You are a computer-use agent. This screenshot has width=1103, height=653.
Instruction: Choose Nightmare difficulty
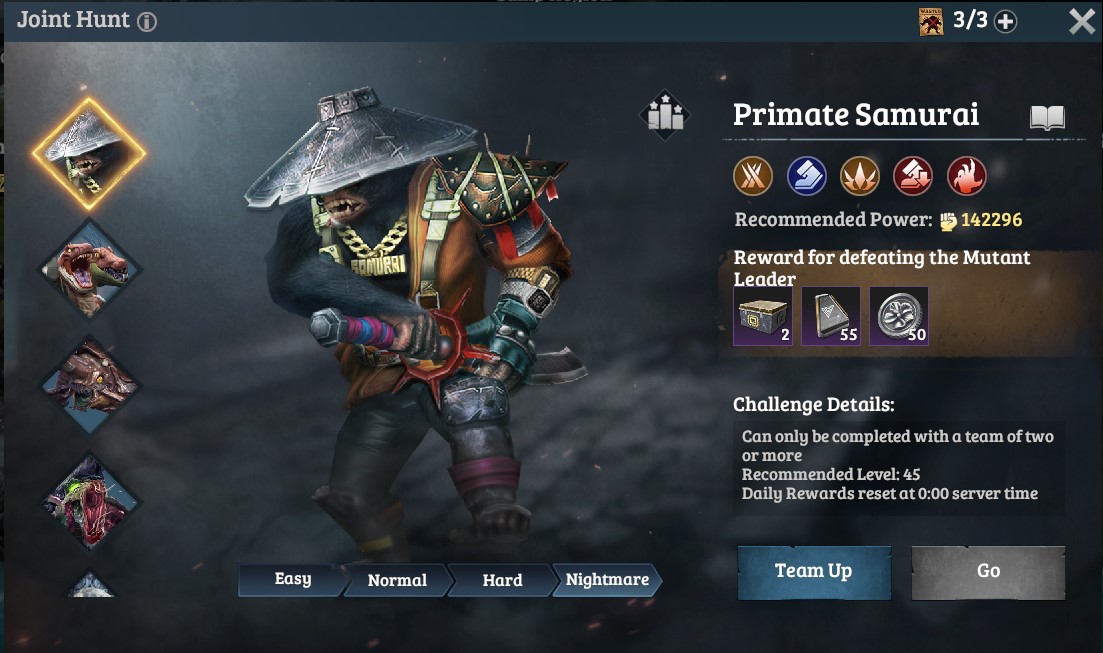point(607,580)
